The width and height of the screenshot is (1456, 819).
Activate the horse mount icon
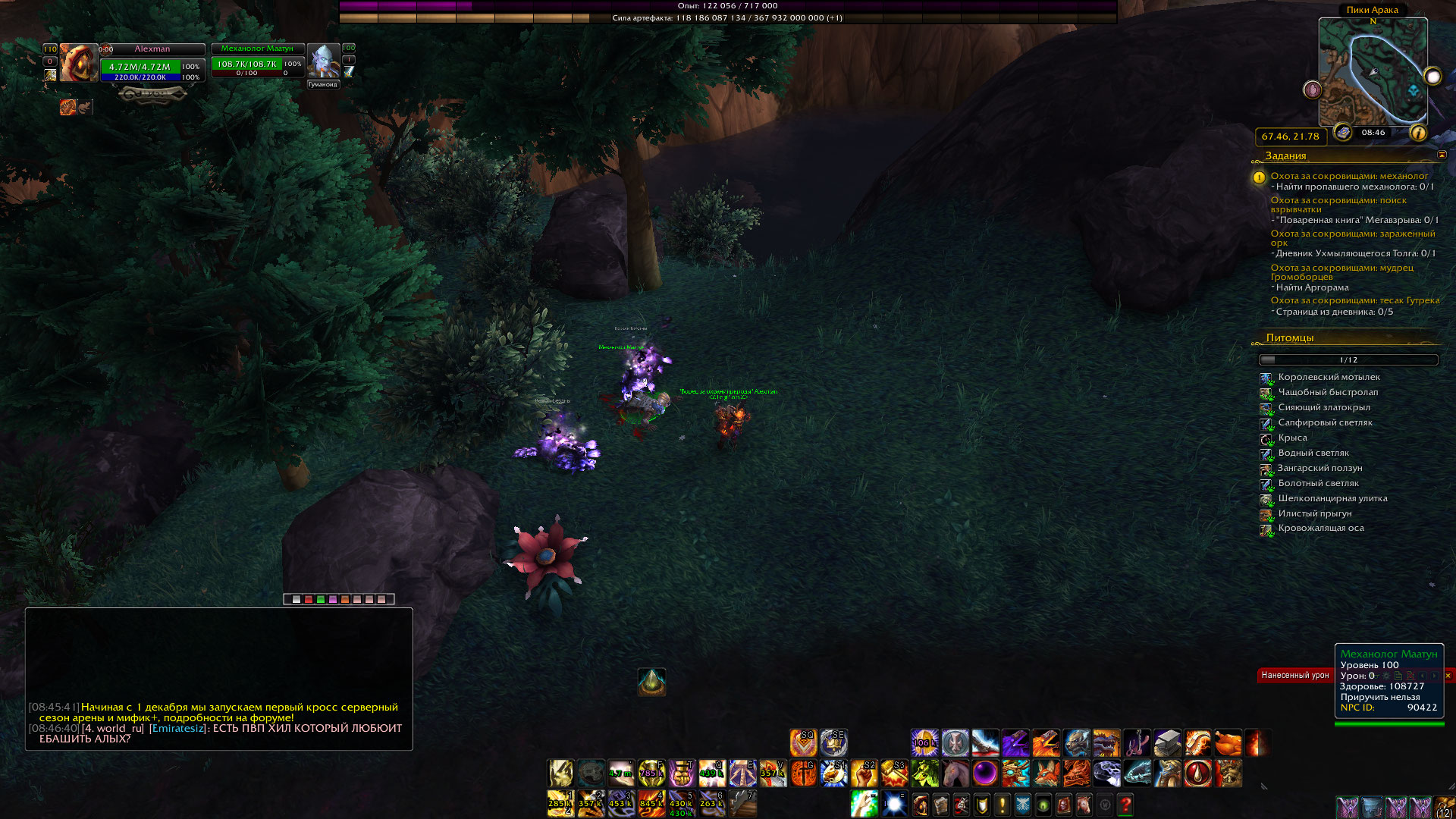click(x=955, y=773)
